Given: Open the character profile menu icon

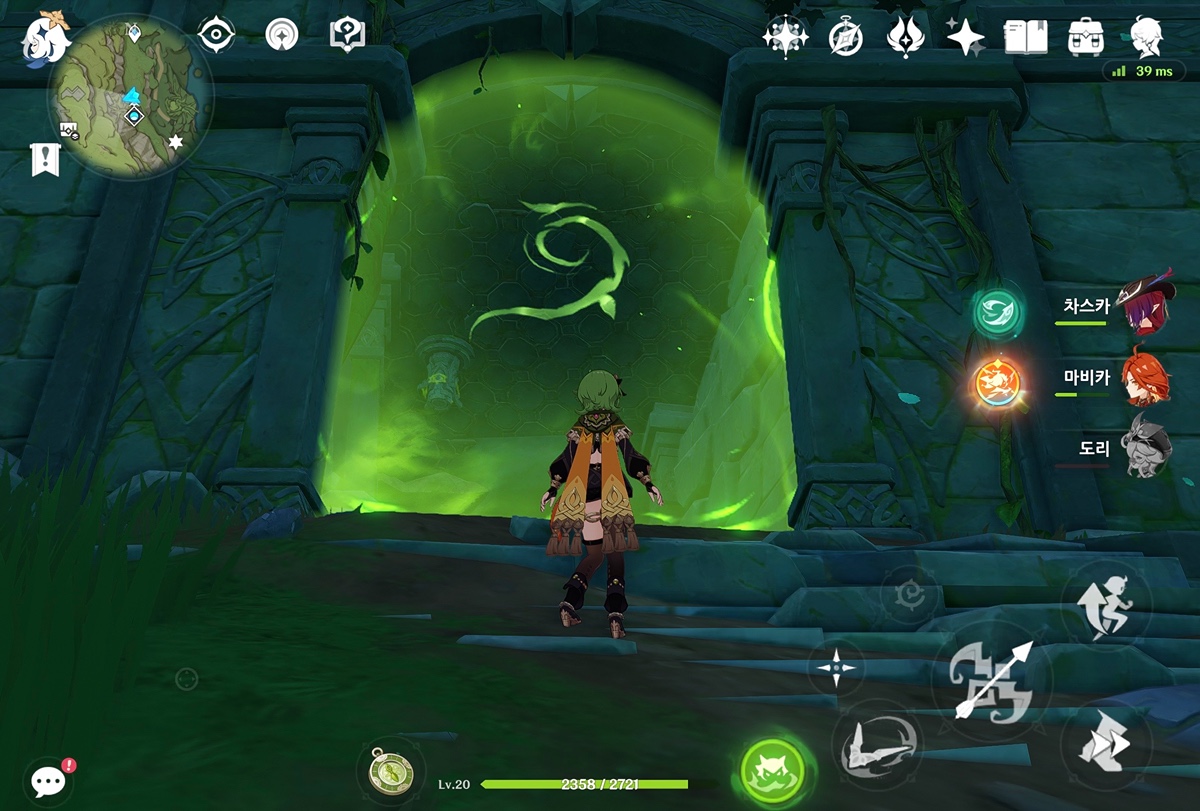Looking at the screenshot, I should pyautogui.click(x=1146, y=37).
